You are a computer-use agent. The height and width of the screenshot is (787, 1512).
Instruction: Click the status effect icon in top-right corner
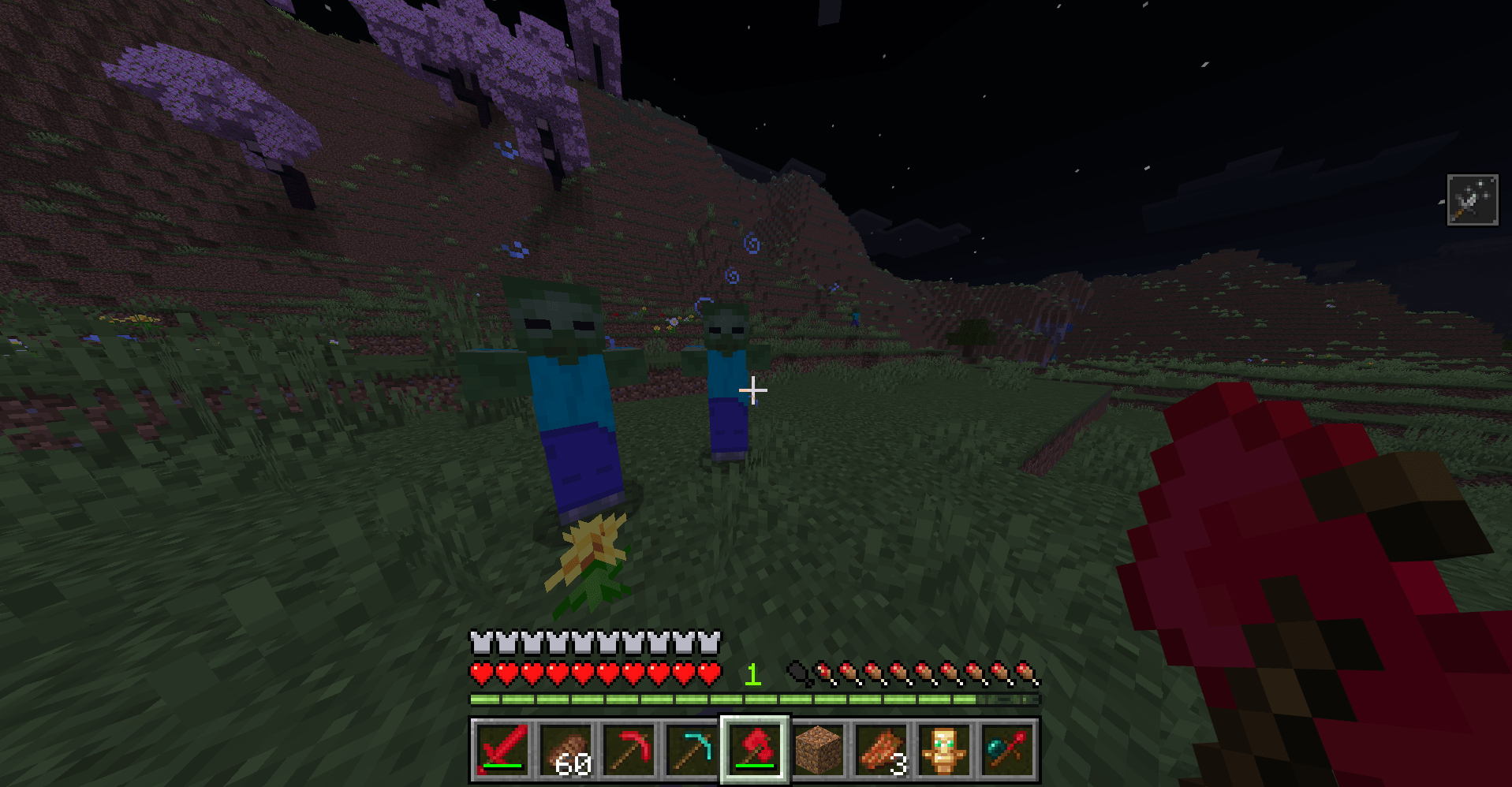click(x=1473, y=199)
